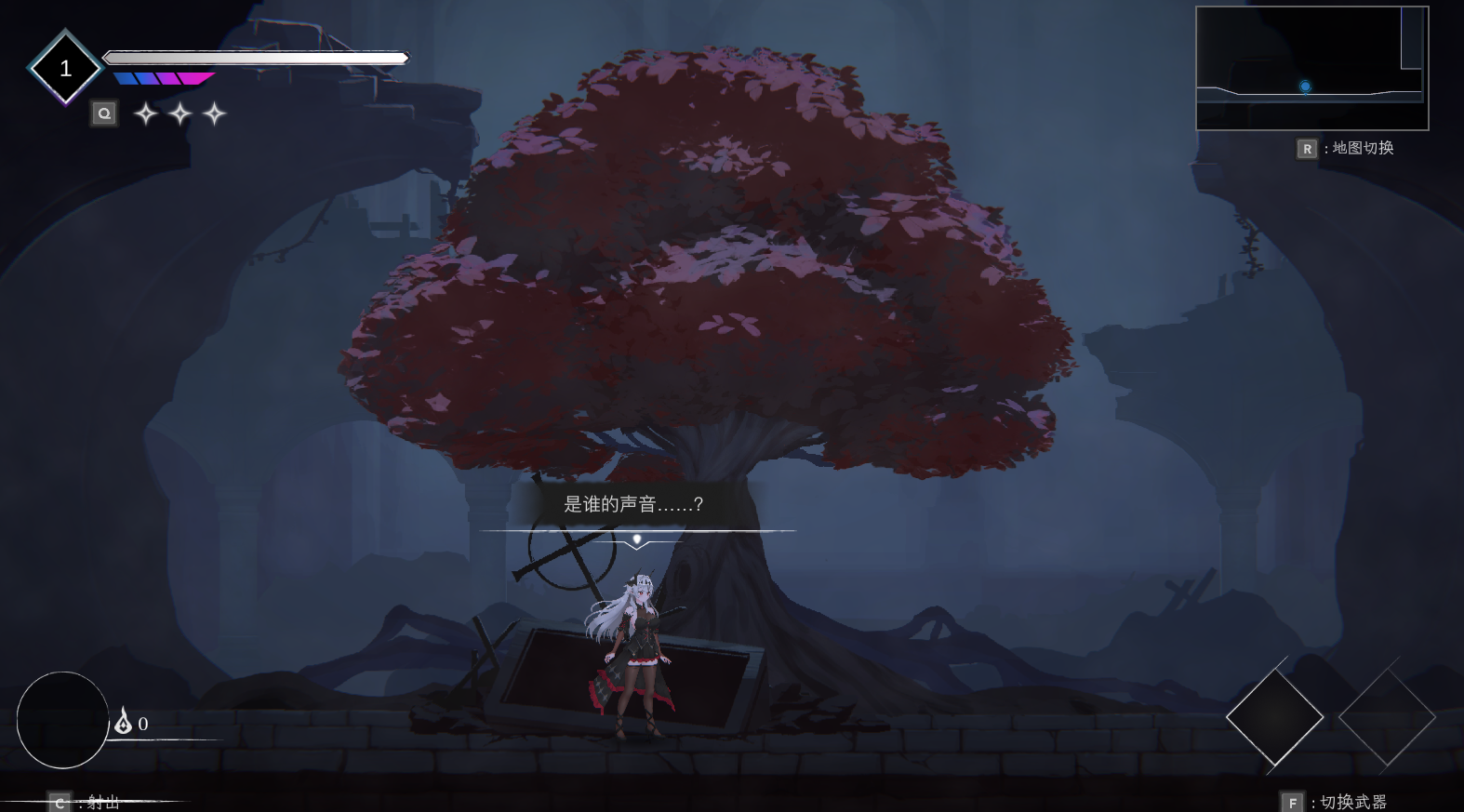
Task: Choose the dimmer secondary weapon diamond slot
Action: click(1387, 717)
